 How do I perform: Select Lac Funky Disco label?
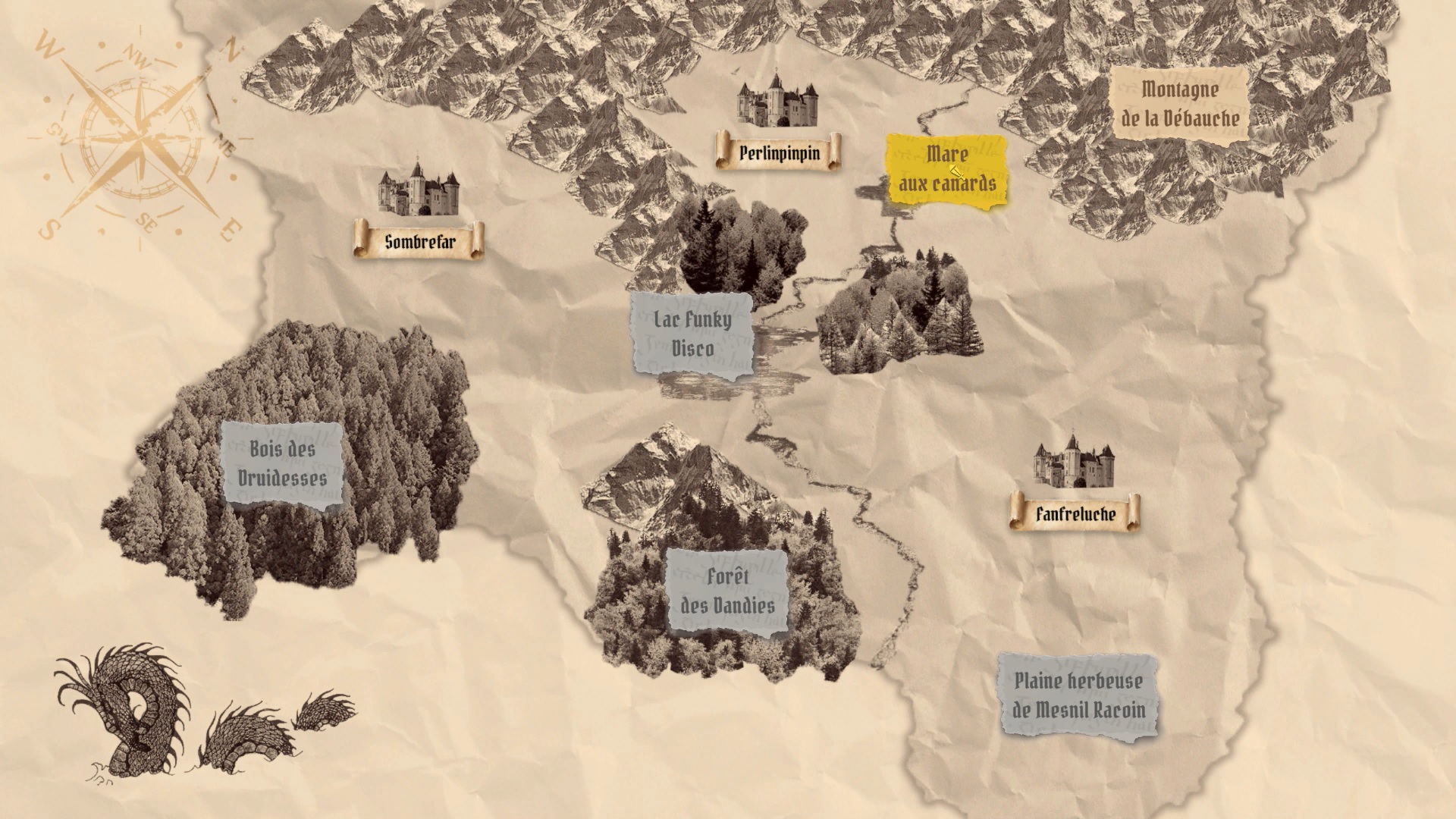pos(693,334)
